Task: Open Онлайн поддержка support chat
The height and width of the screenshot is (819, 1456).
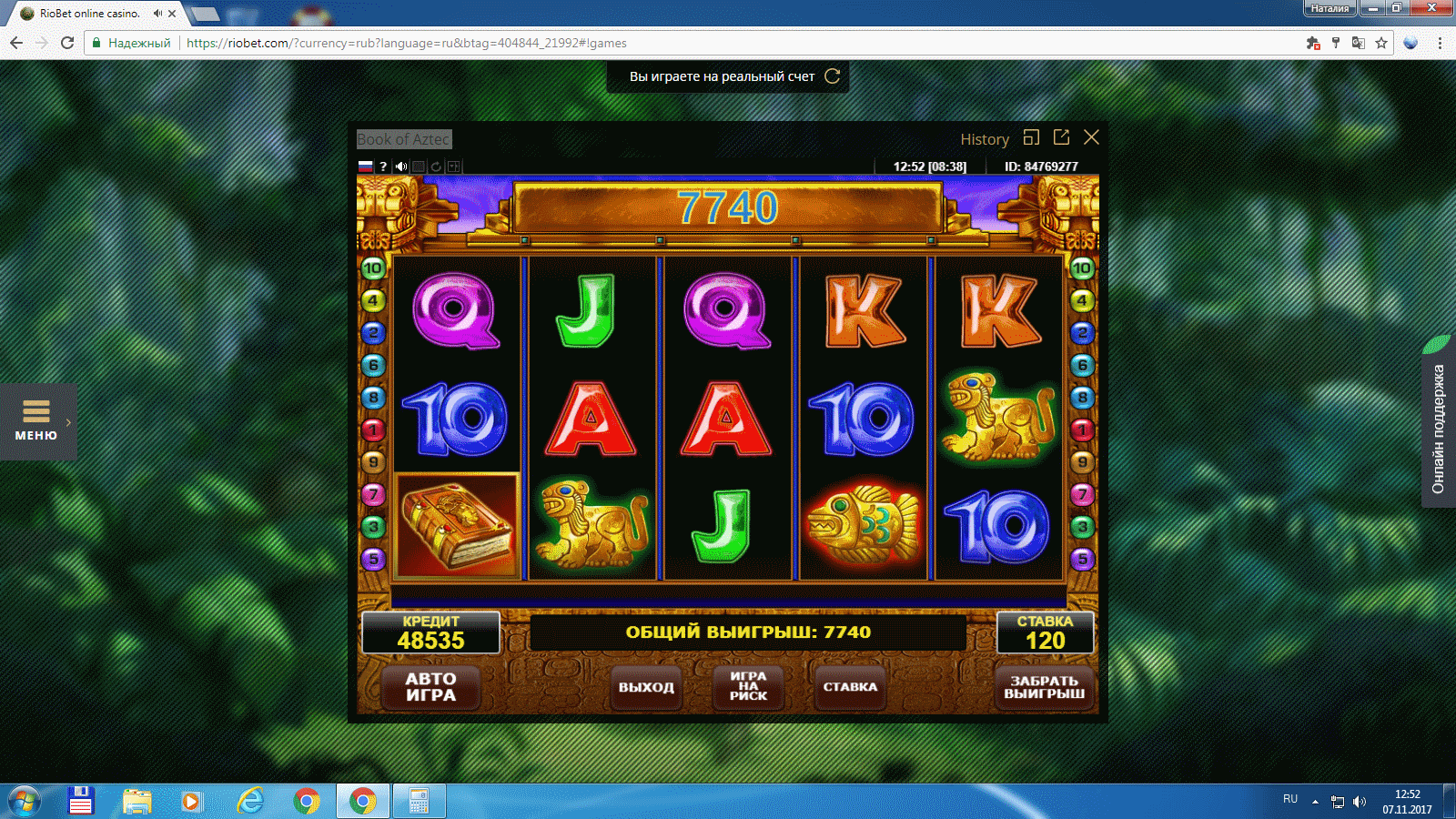Action: (1438, 428)
